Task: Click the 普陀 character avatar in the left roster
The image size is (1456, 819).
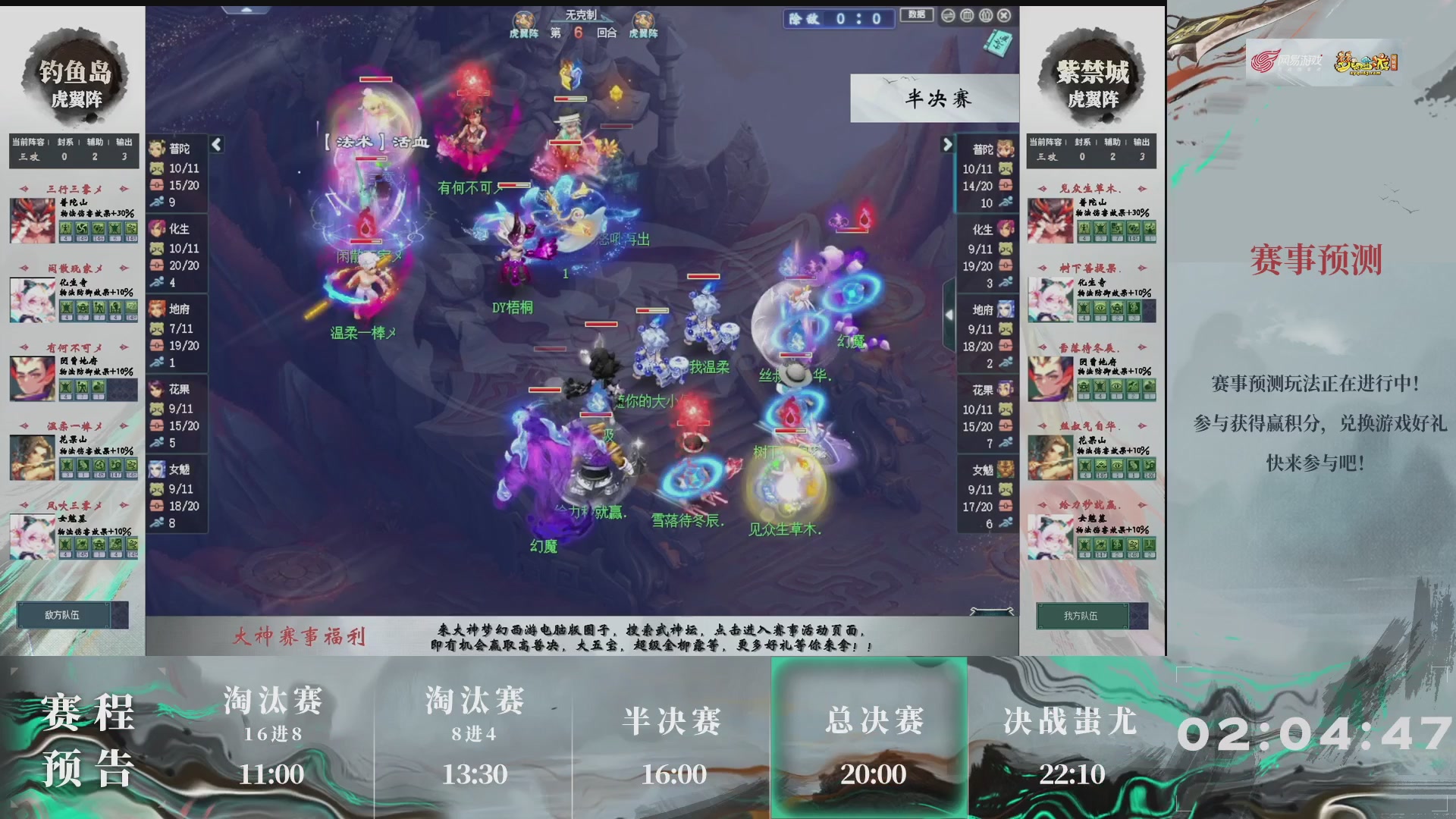Action: click(158, 149)
